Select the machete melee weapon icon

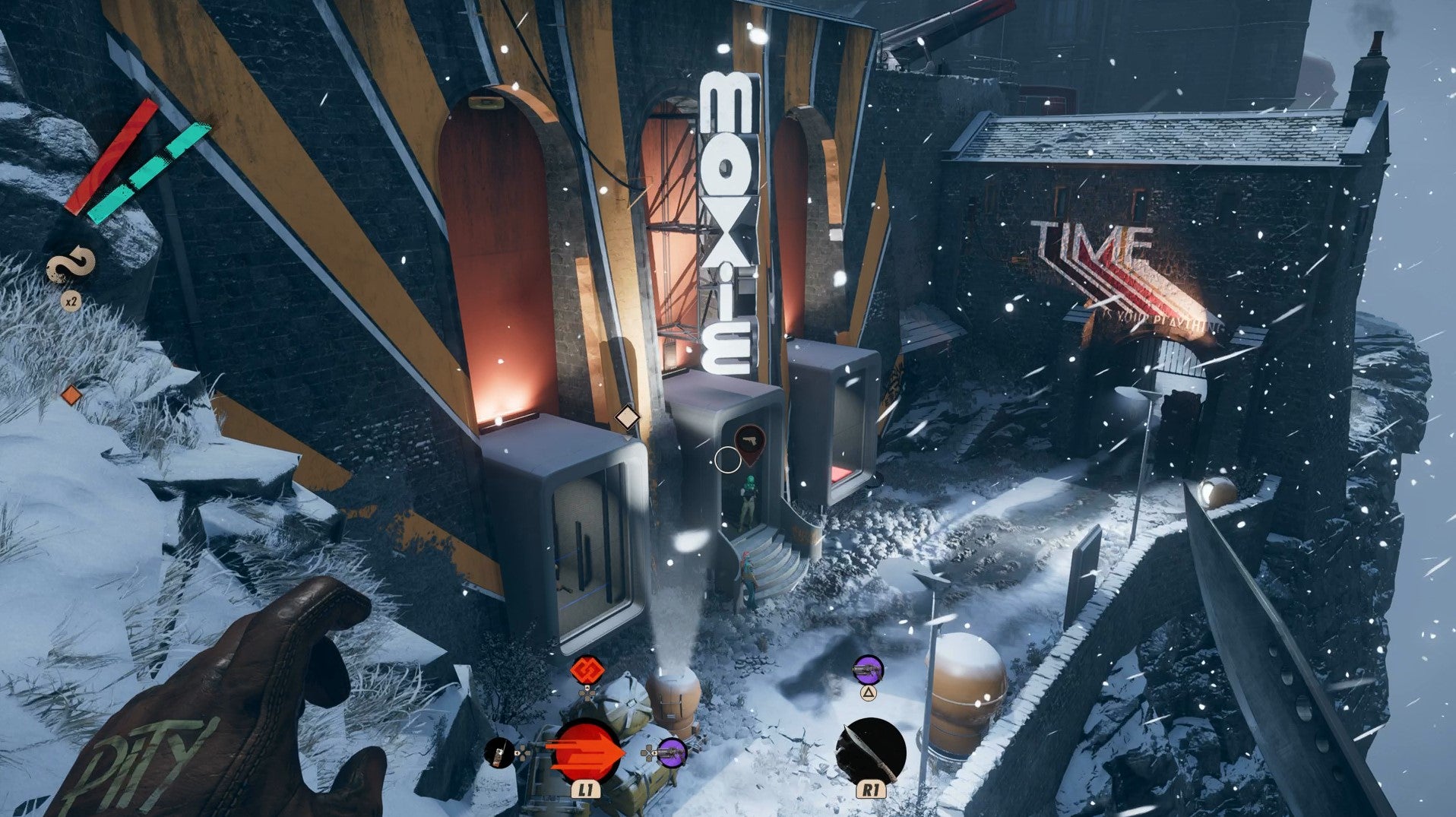(x=871, y=752)
